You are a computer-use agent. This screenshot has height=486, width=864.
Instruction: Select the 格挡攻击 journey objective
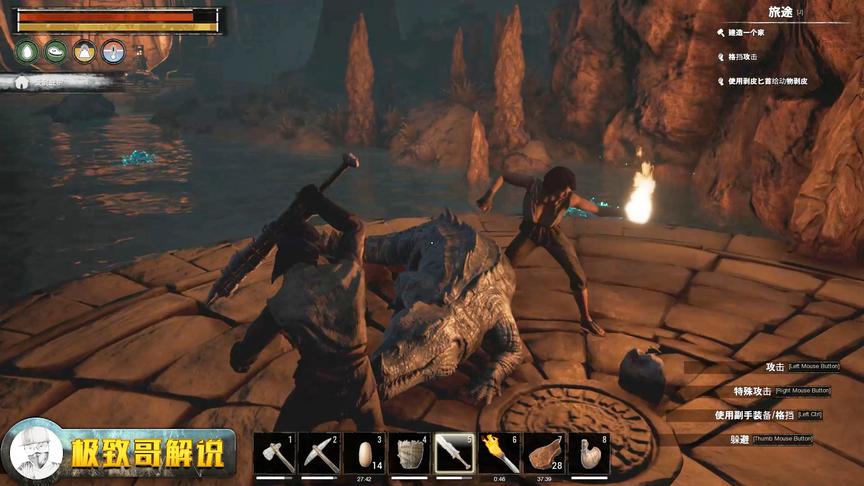coord(747,58)
